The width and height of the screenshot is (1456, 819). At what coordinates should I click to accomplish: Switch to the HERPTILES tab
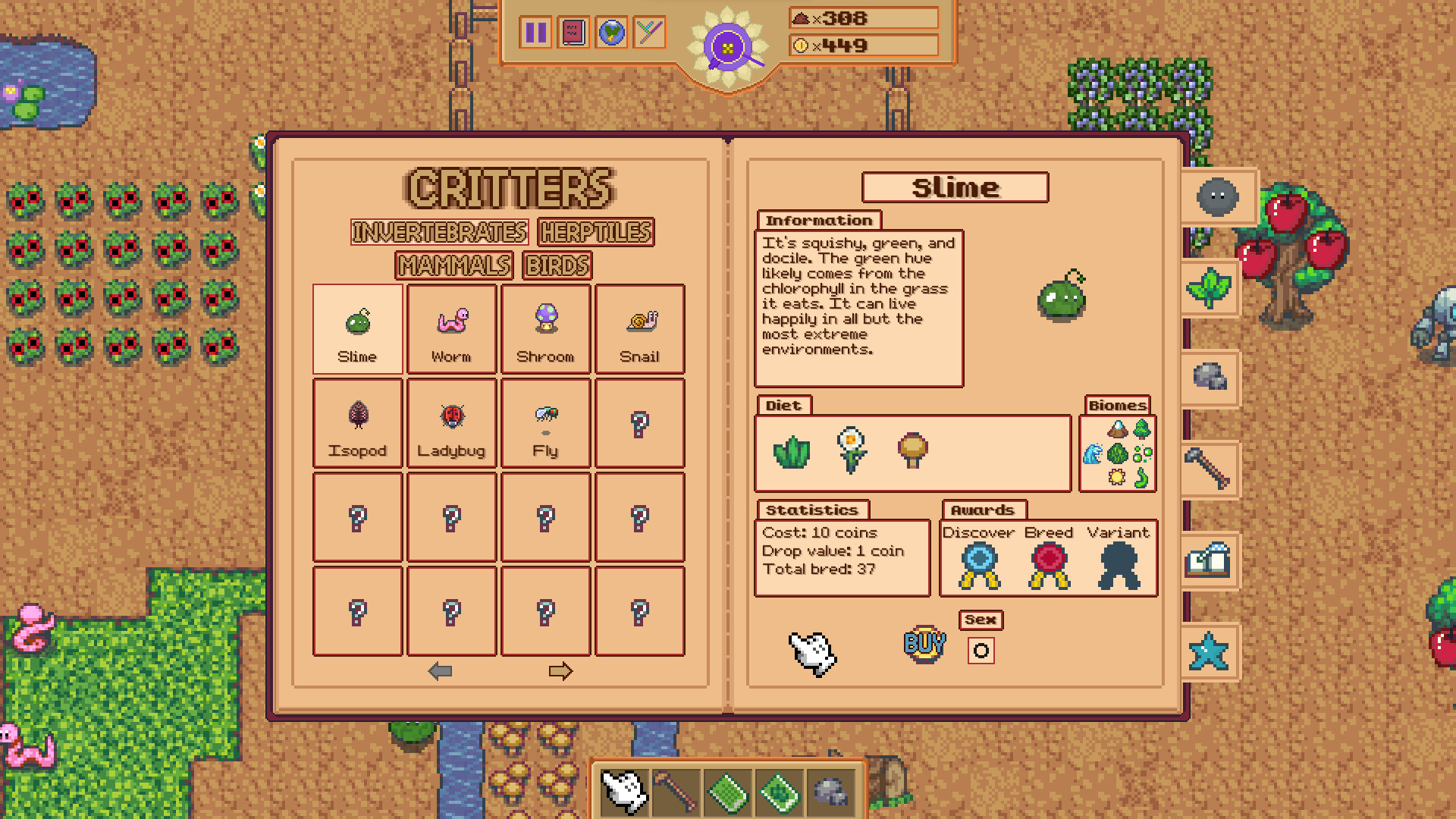pos(595,232)
